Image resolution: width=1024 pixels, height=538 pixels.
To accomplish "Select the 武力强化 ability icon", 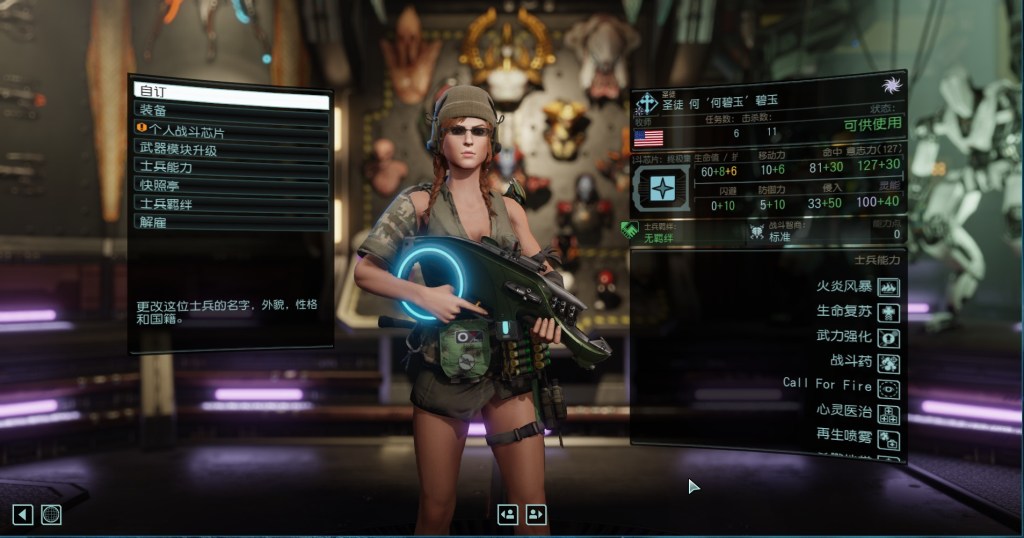I will coord(887,337).
